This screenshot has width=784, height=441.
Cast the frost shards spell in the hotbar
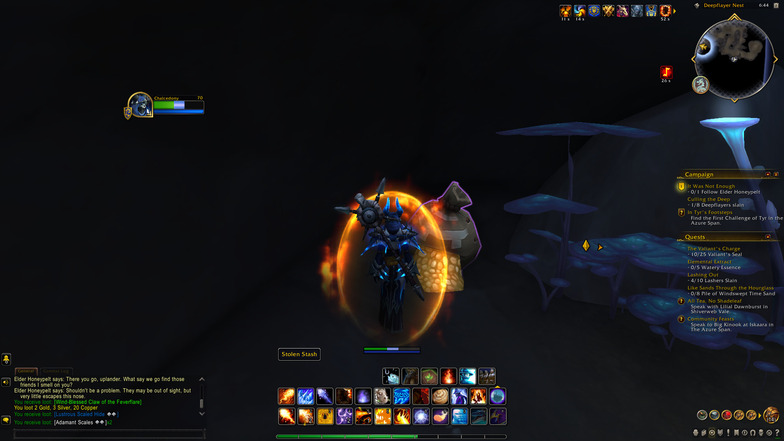coord(306,396)
